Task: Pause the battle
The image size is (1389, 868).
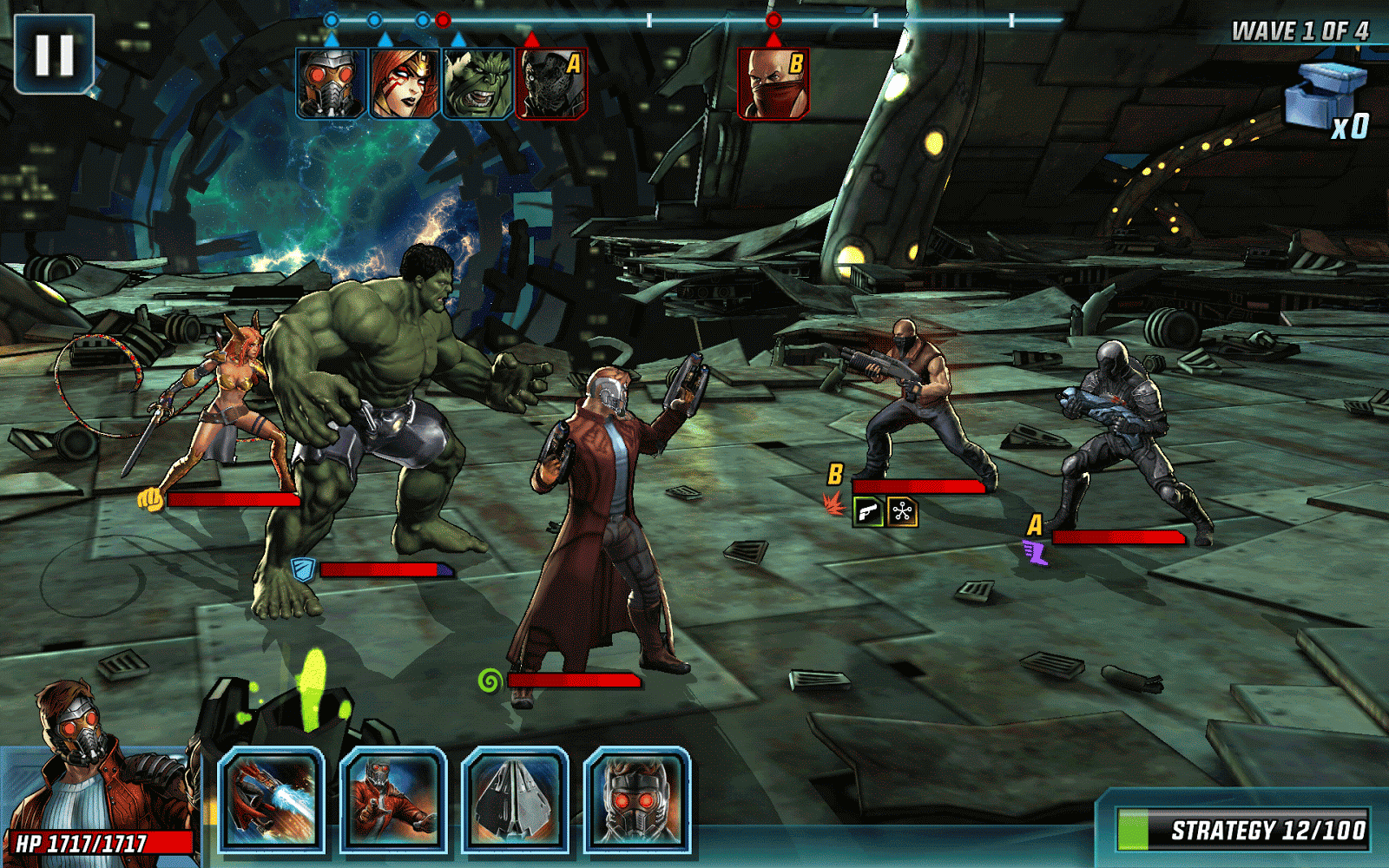Action: click(x=54, y=54)
